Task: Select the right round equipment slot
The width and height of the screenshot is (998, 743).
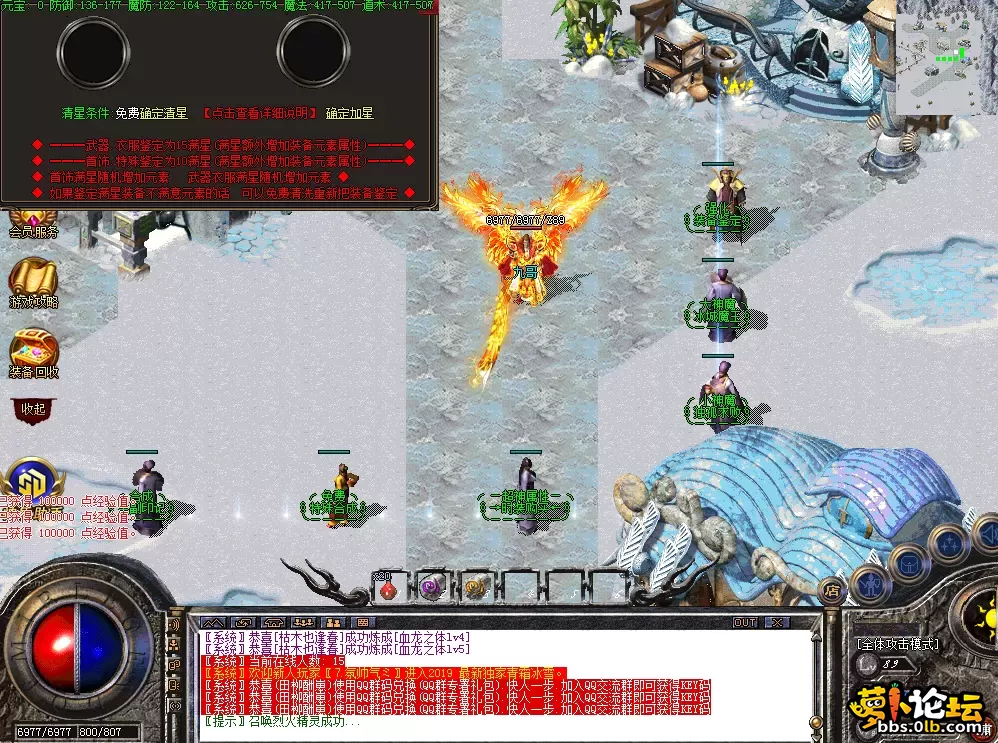Action: [312, 50]
